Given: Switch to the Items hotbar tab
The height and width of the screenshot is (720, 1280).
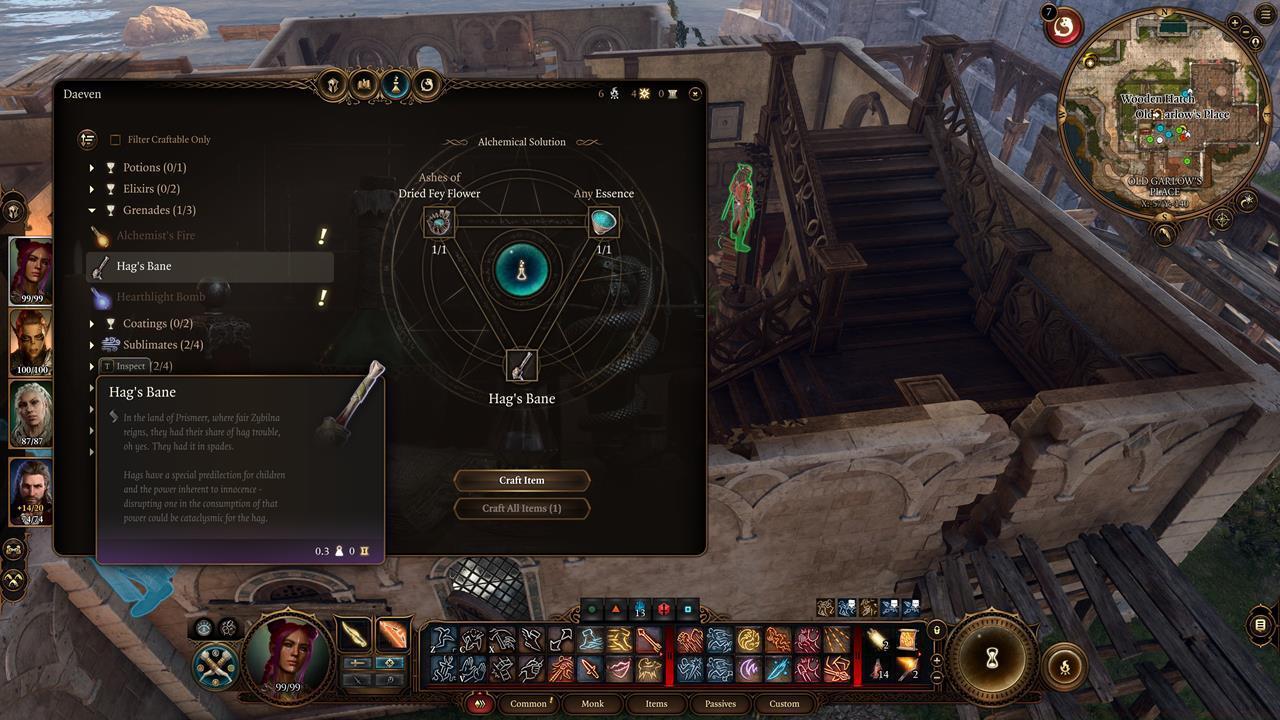Looking at the screenshot, I should point(656,704).
